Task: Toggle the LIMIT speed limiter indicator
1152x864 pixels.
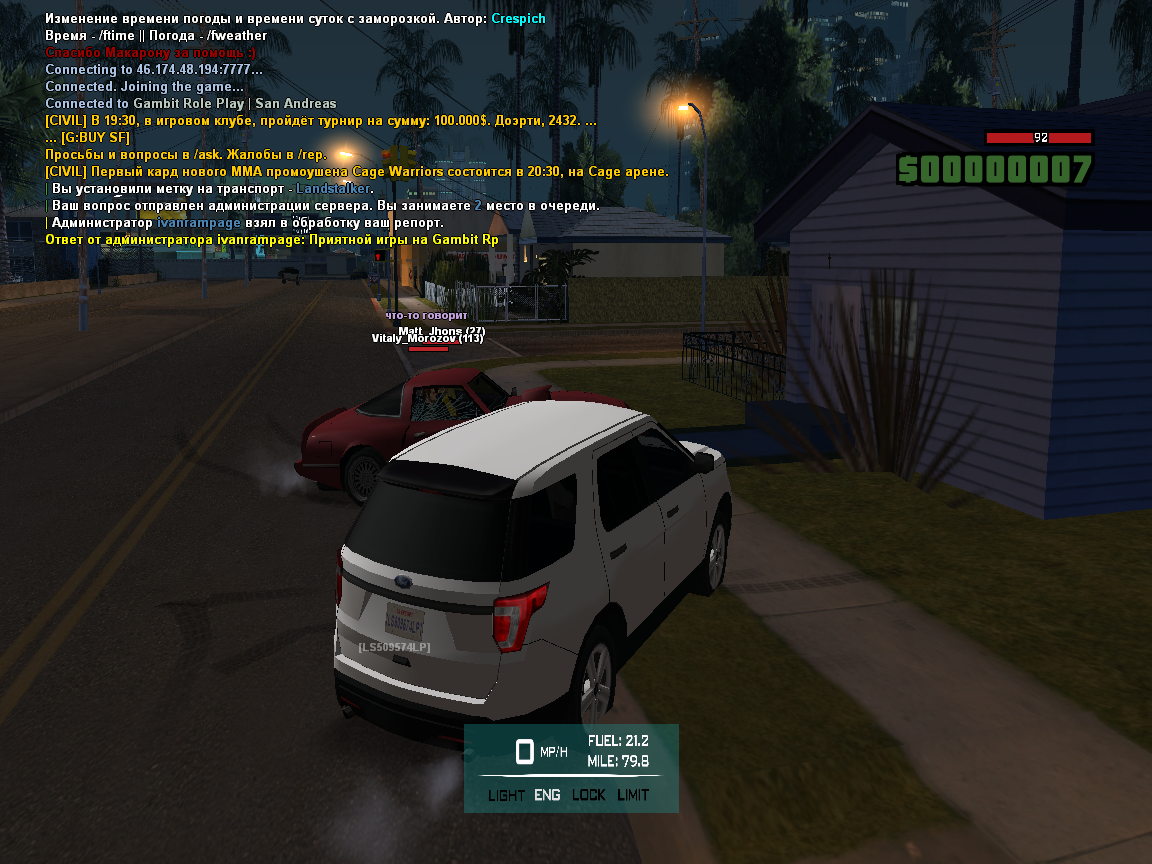Action: pos(633,795)
